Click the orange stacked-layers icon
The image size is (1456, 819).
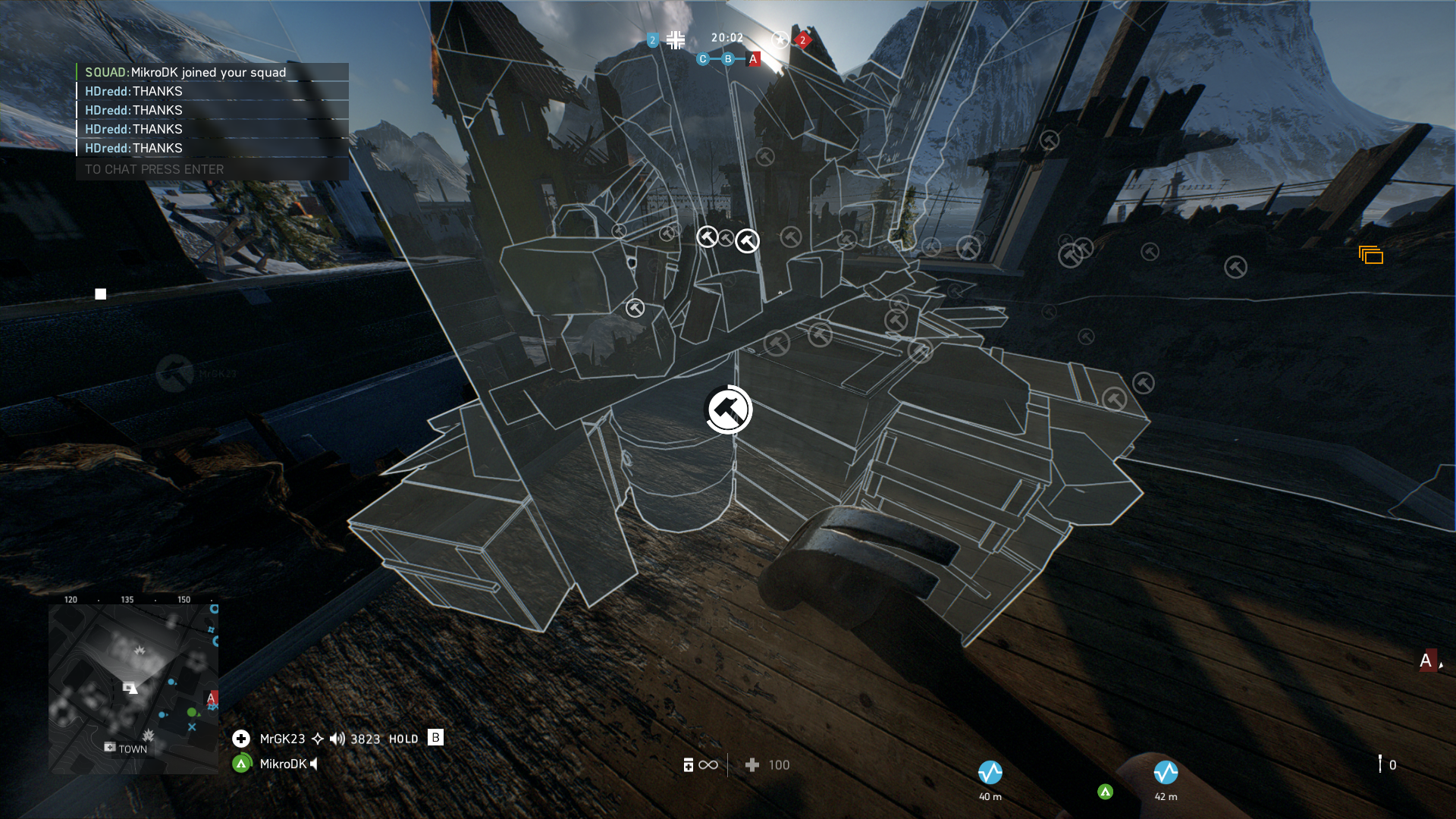[x=1371, y=256]
